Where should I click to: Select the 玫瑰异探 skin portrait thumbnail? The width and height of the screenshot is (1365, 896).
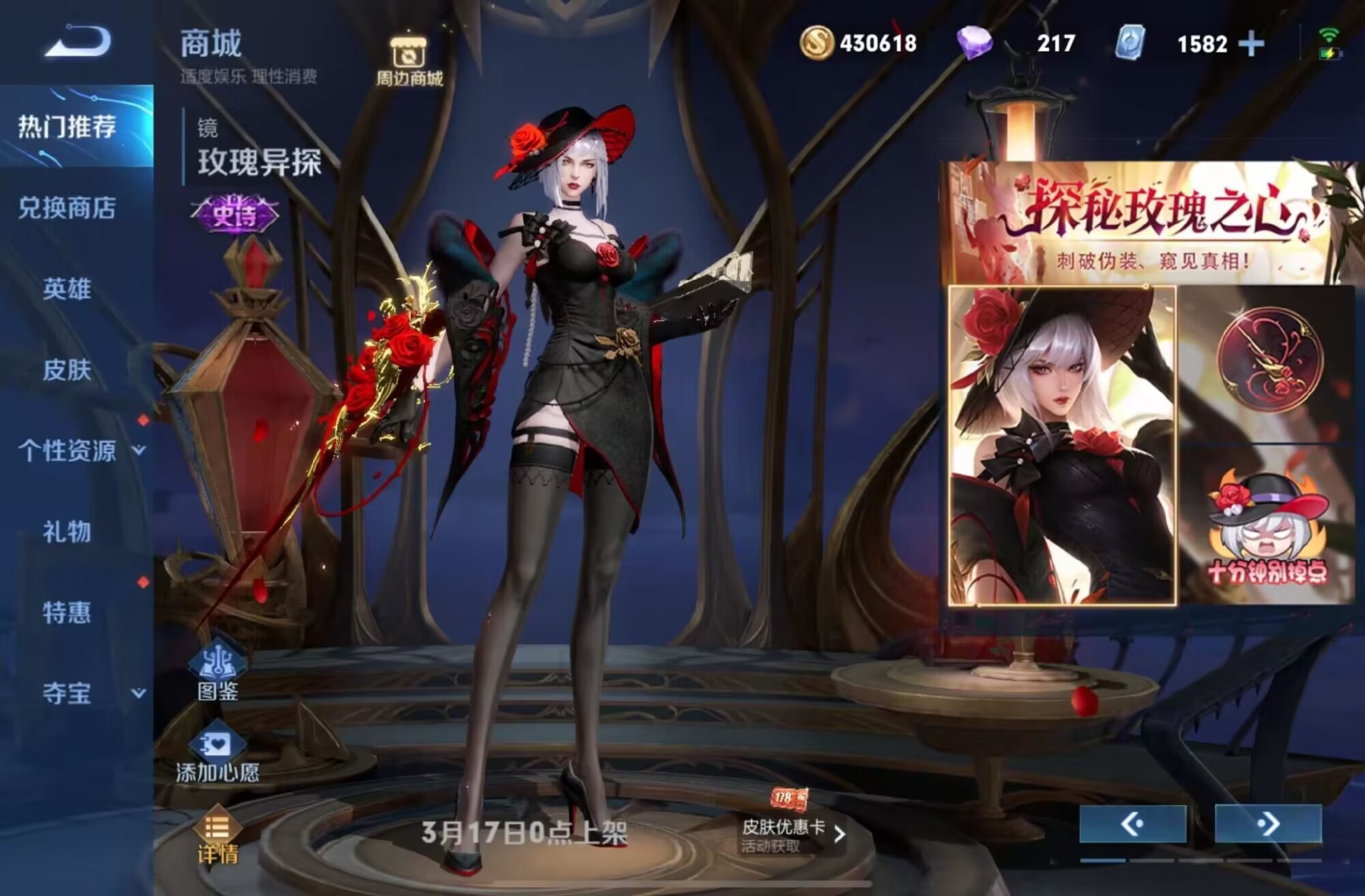(1062, 446)
